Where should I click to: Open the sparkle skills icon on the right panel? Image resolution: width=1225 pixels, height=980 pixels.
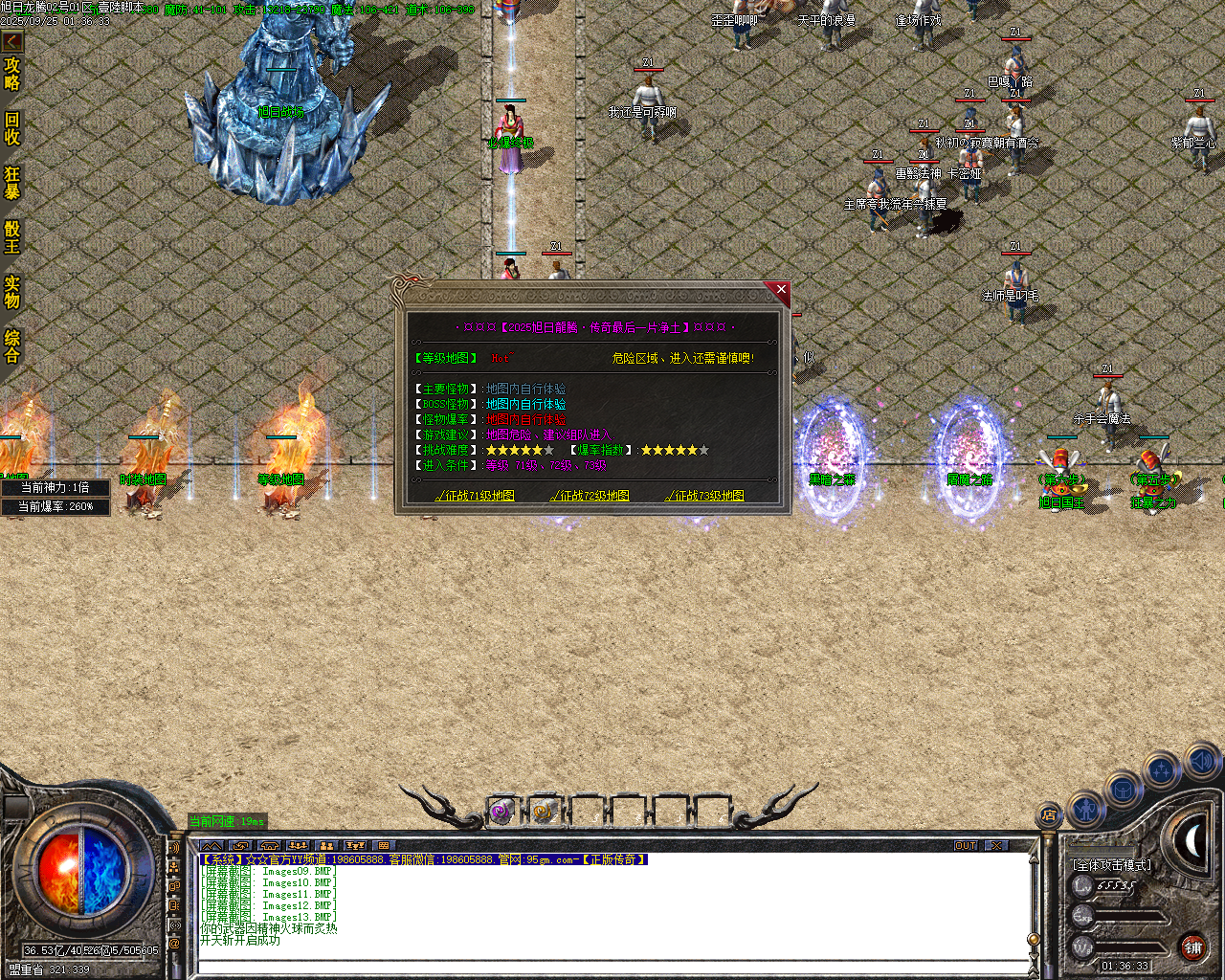click(x=1160, y=768)
